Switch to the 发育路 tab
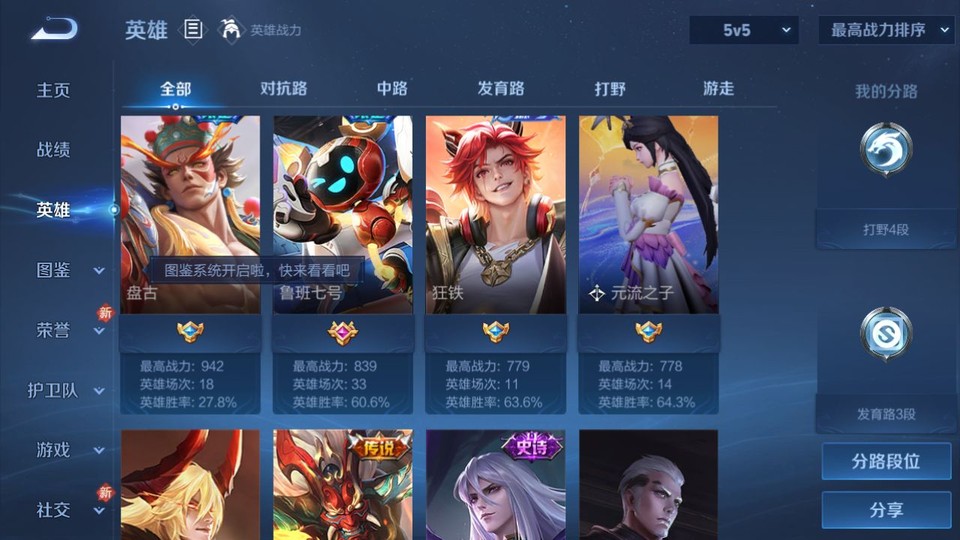The image size is (960, 540). [501, 88]
